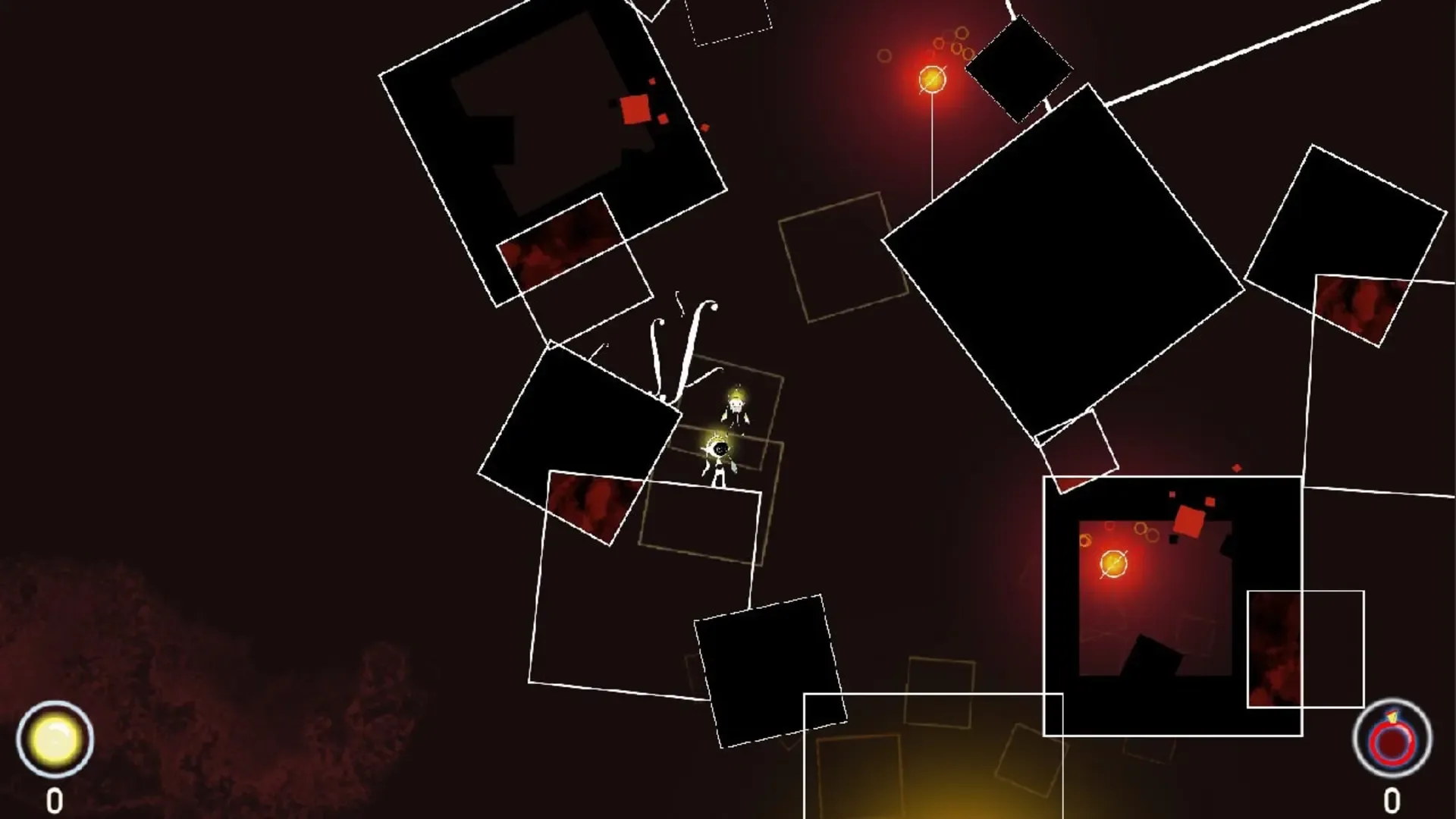Click the tilted red square near the right orb
The height and width of the screenshot is (819, 1456).
pyautogui.click(x=1188, y=521)
